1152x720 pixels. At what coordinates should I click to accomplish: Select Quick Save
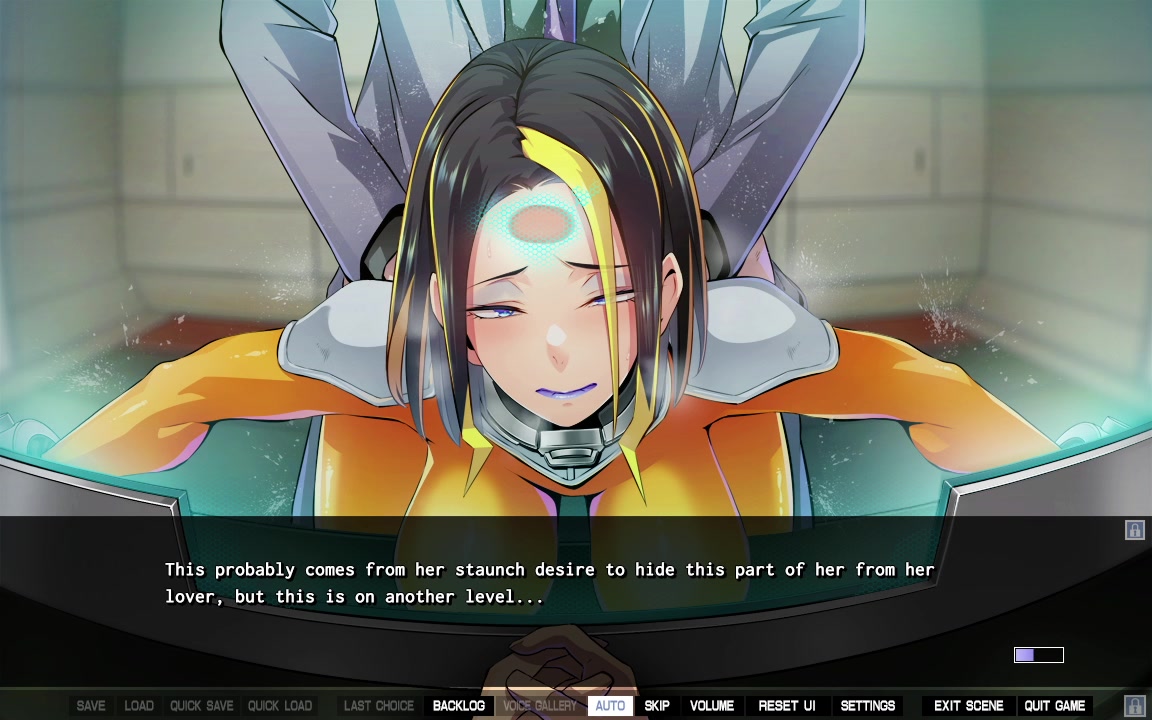pos(200,706)
